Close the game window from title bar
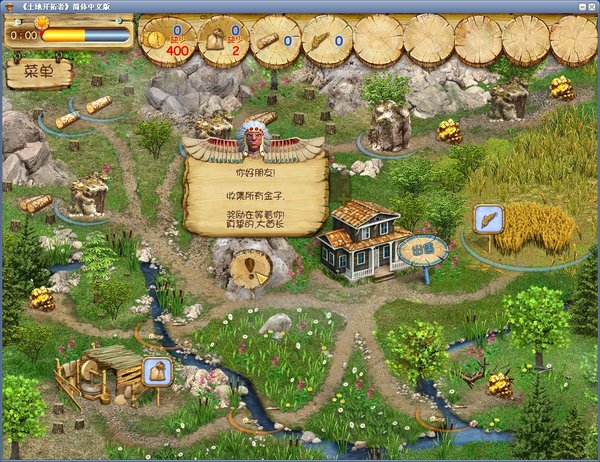The width and height of the screenshot is (600, 462). click(589, 7)
